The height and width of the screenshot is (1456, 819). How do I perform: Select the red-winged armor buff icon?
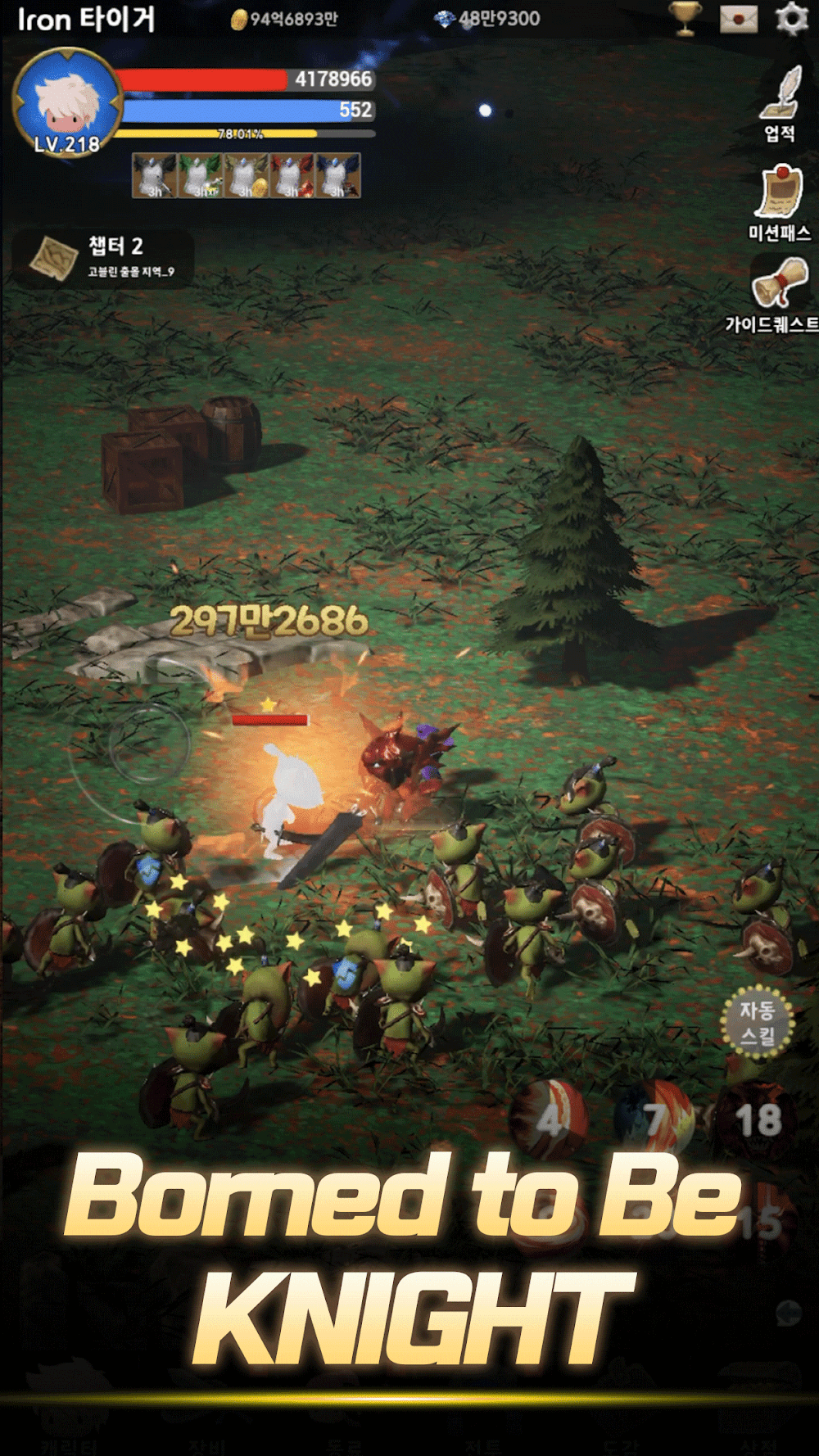point(292,175)
